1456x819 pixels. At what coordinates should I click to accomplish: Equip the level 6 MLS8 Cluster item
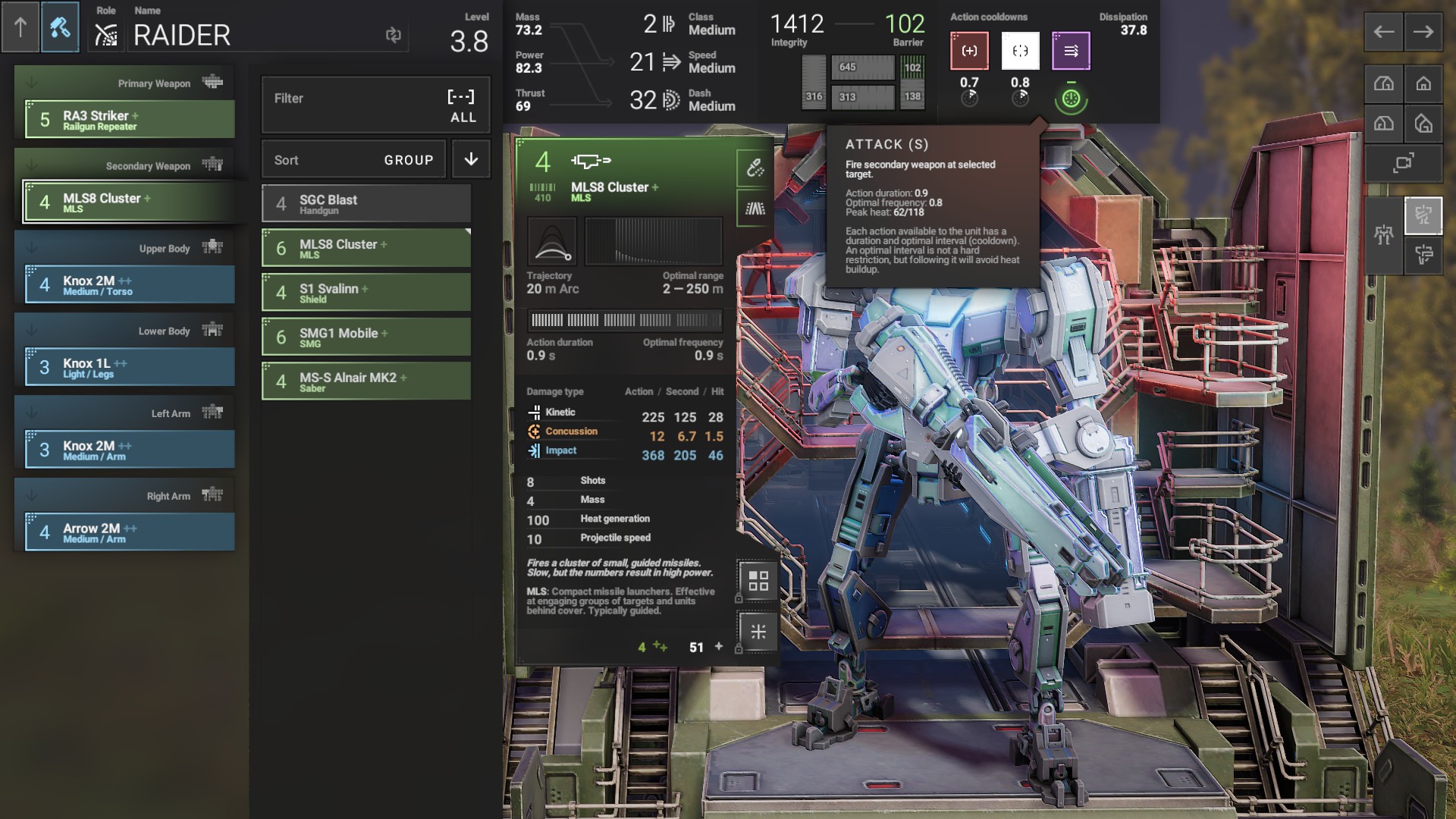(366, 248)
